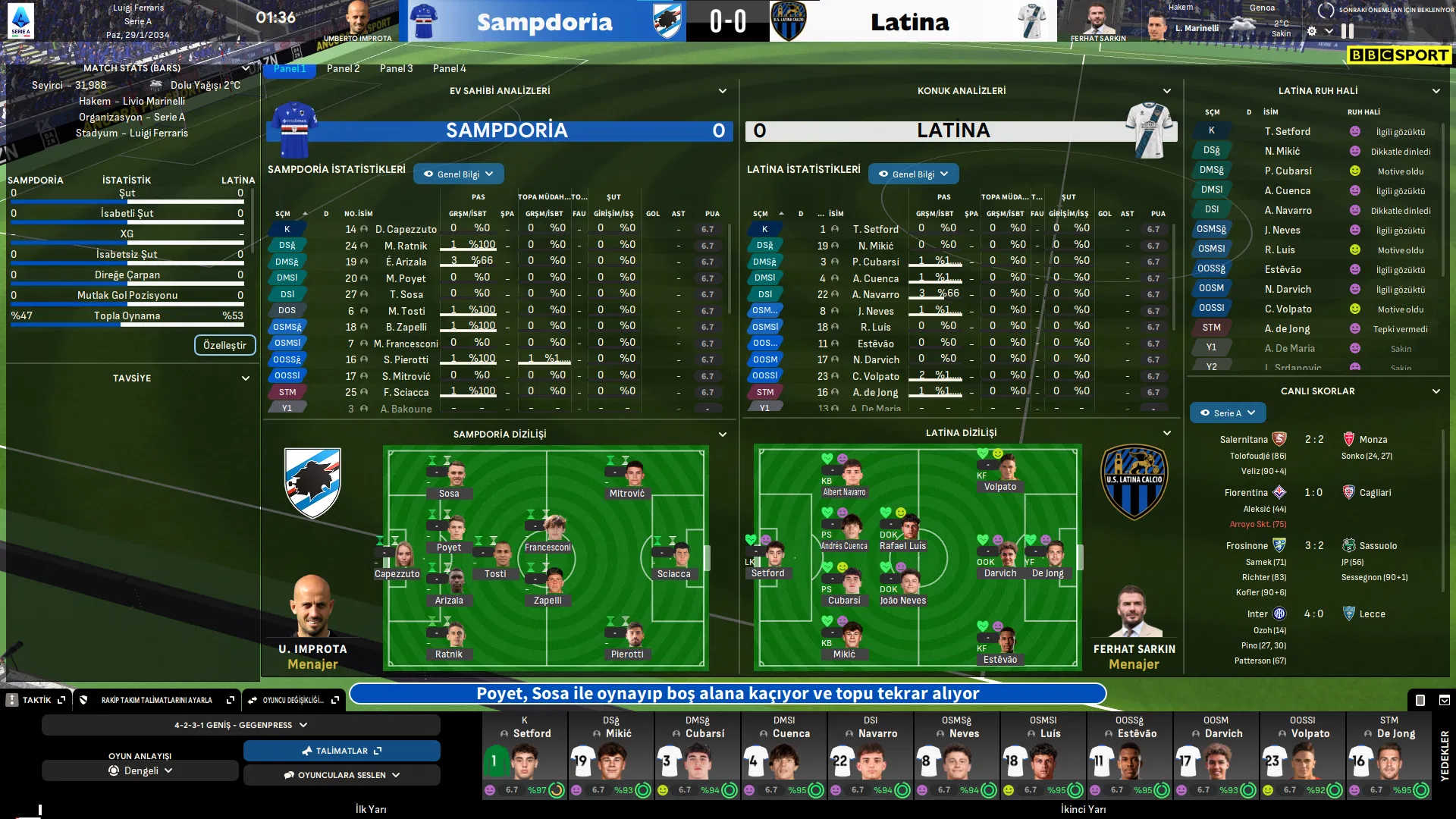Open the Taktik button
Image resolution: width=1456 pixels, height=819 pixels.
(x=36, y=700)
